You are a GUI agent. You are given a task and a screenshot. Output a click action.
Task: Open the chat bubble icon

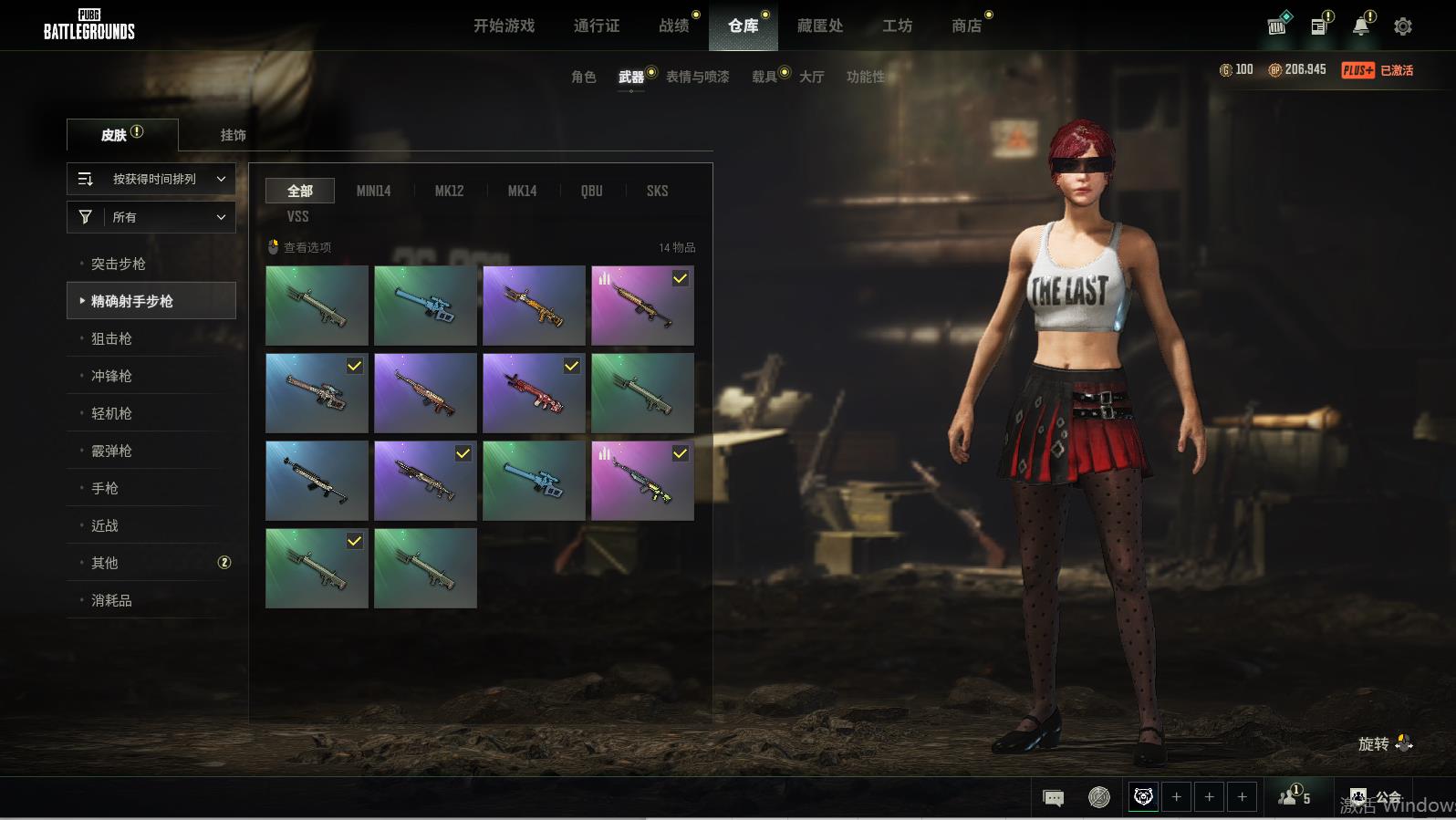click(1053, 798)
